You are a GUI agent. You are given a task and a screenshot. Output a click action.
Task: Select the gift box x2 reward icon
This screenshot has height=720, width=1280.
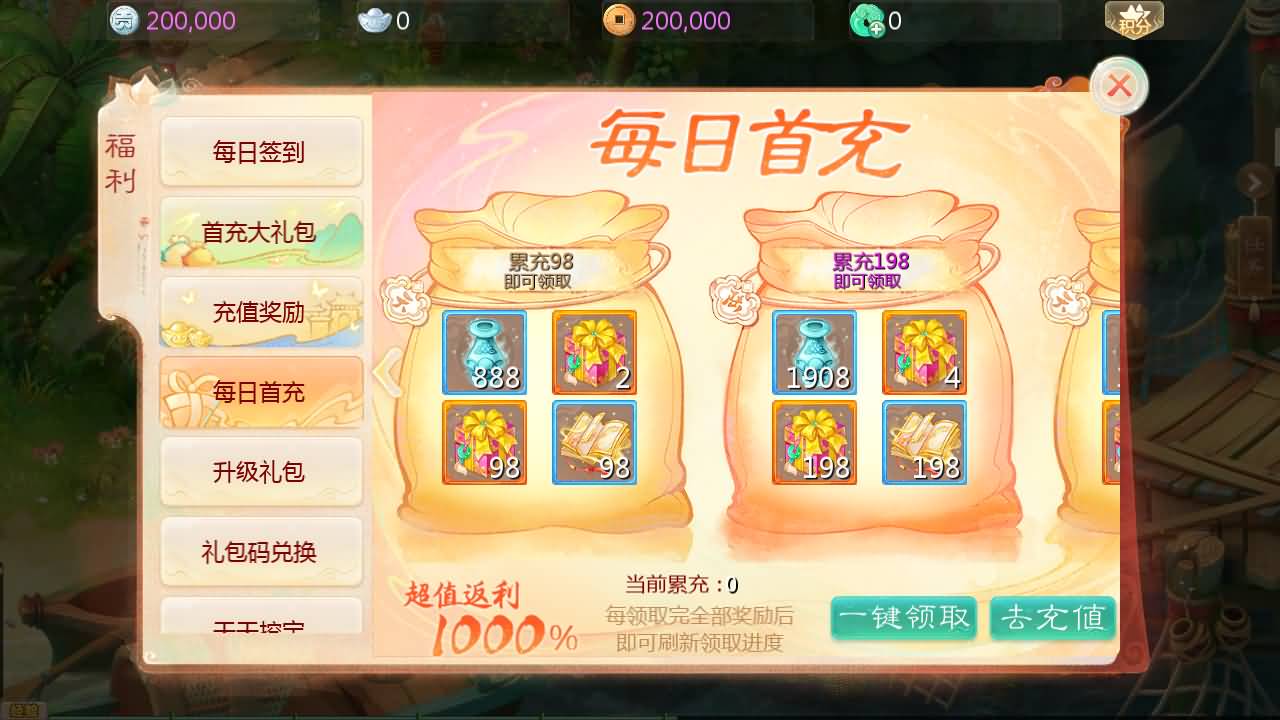tap(594, 352)
